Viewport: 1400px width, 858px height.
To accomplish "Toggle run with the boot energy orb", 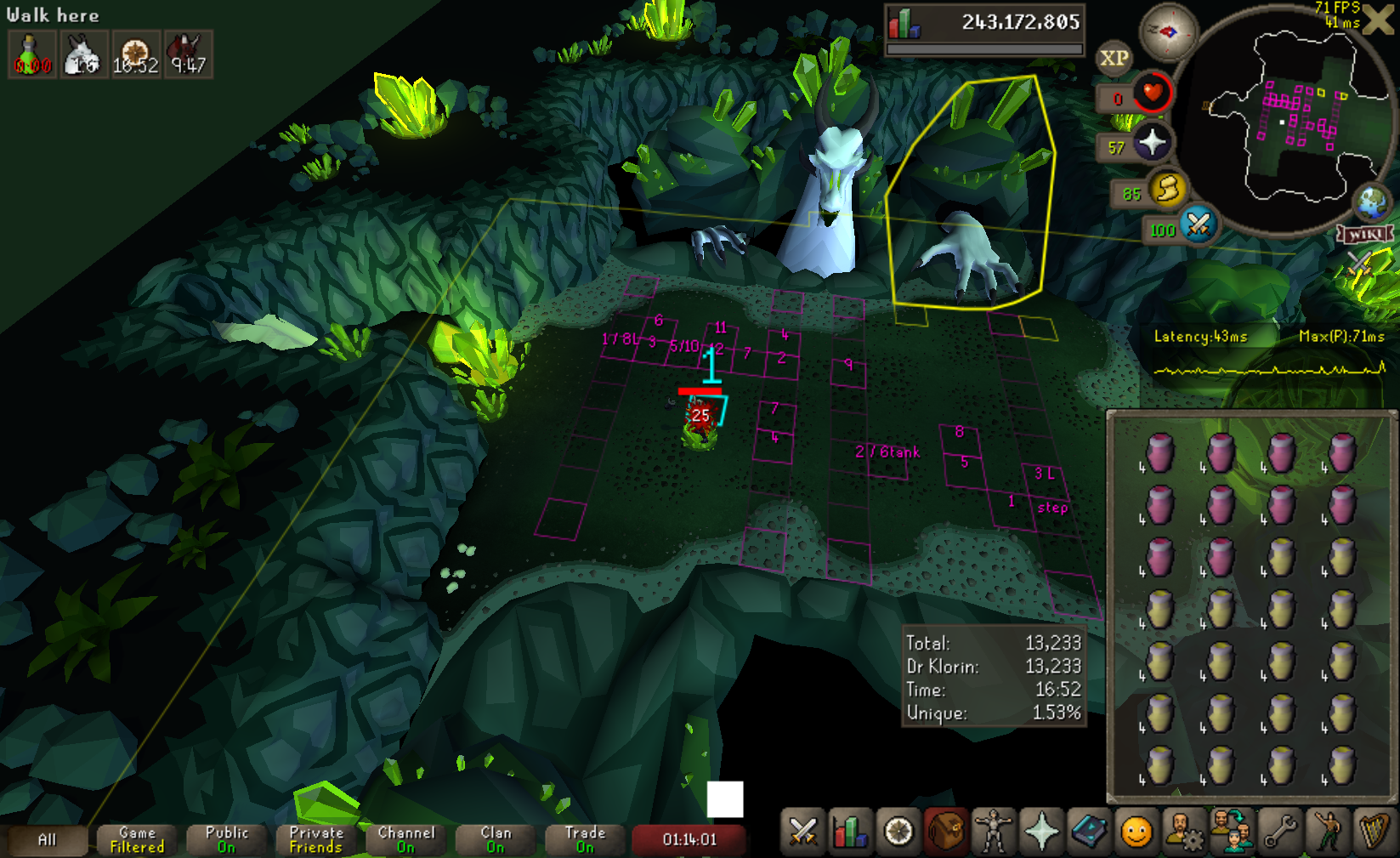I will (x=1167, y=189).
